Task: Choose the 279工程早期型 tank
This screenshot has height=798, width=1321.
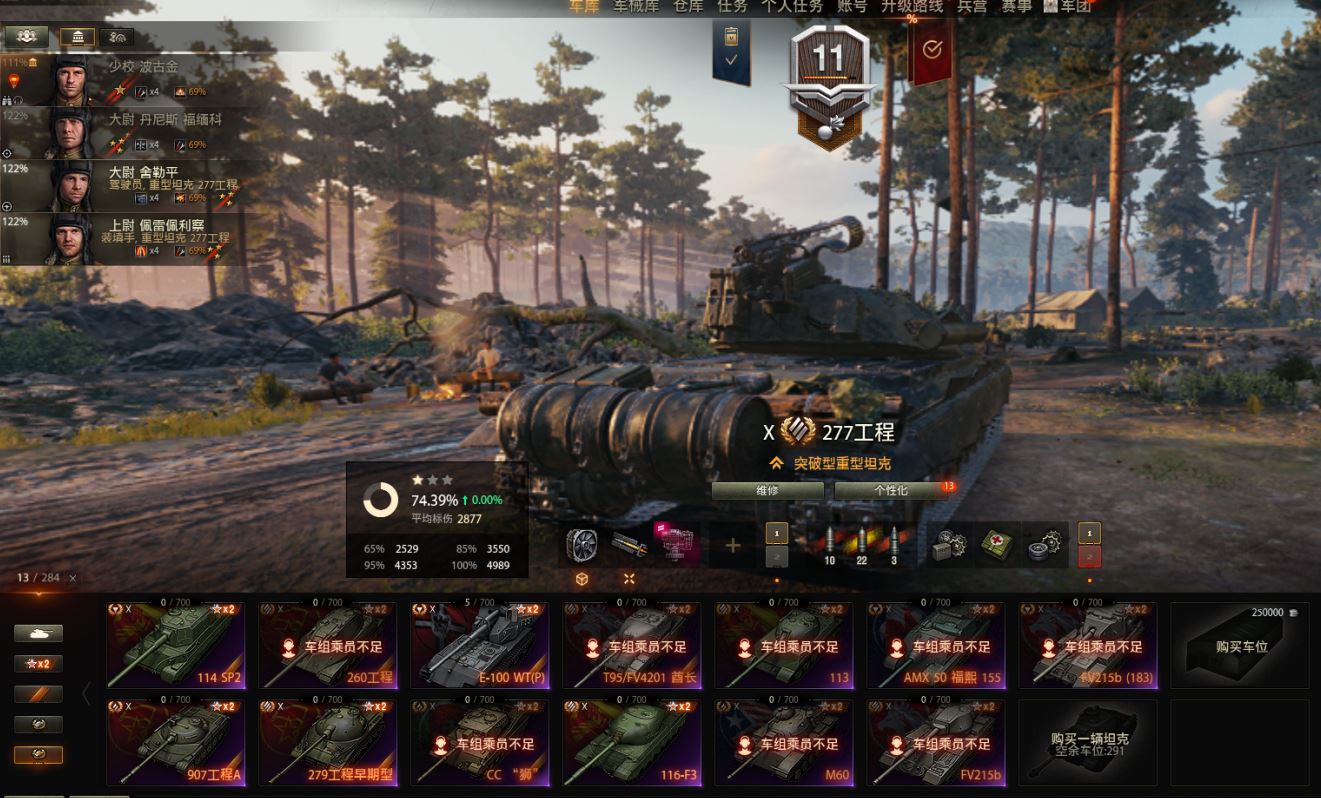Action: (328, 742)
